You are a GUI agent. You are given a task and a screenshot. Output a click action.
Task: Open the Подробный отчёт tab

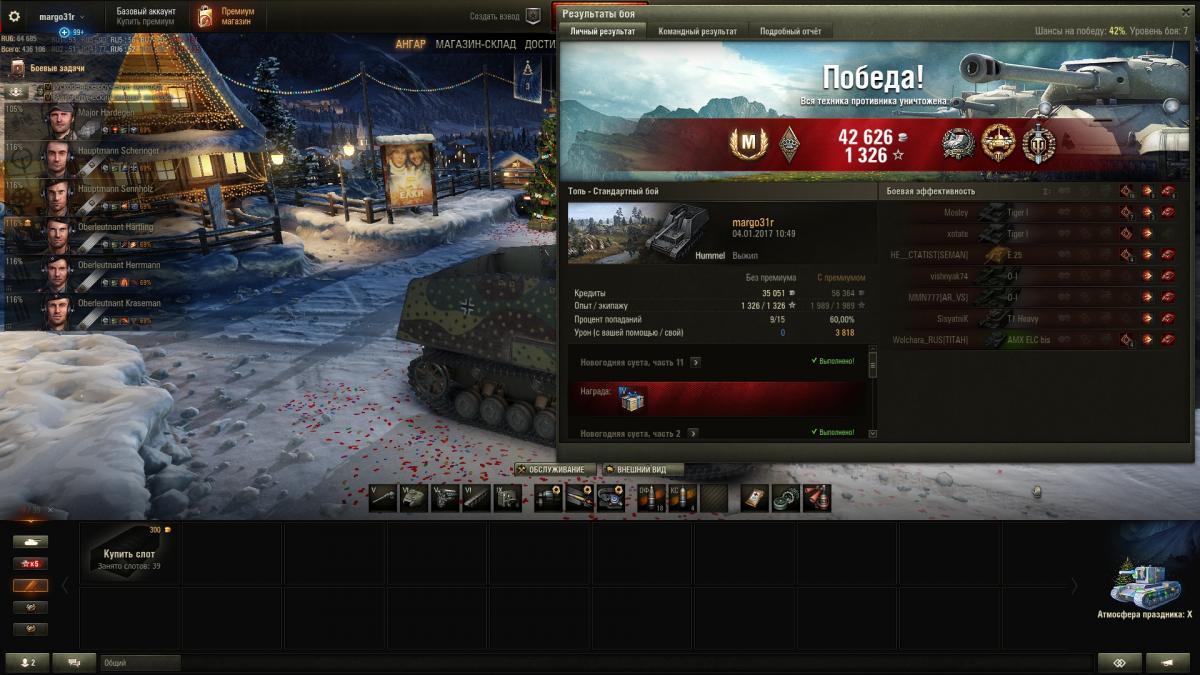pyautogui.click(x=790, y=31)
